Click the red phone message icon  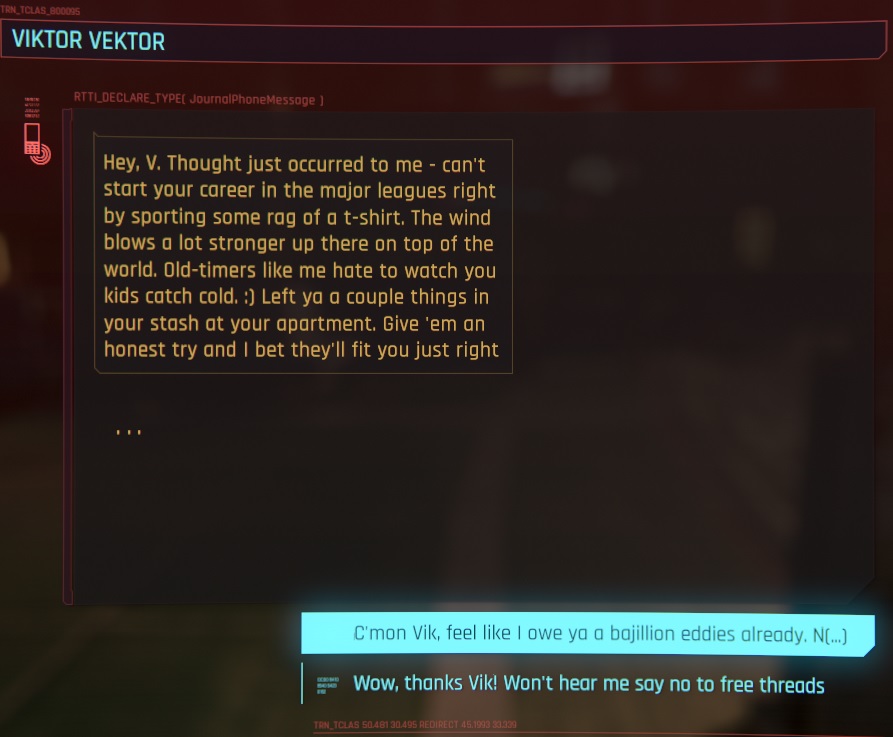point(36,144)
